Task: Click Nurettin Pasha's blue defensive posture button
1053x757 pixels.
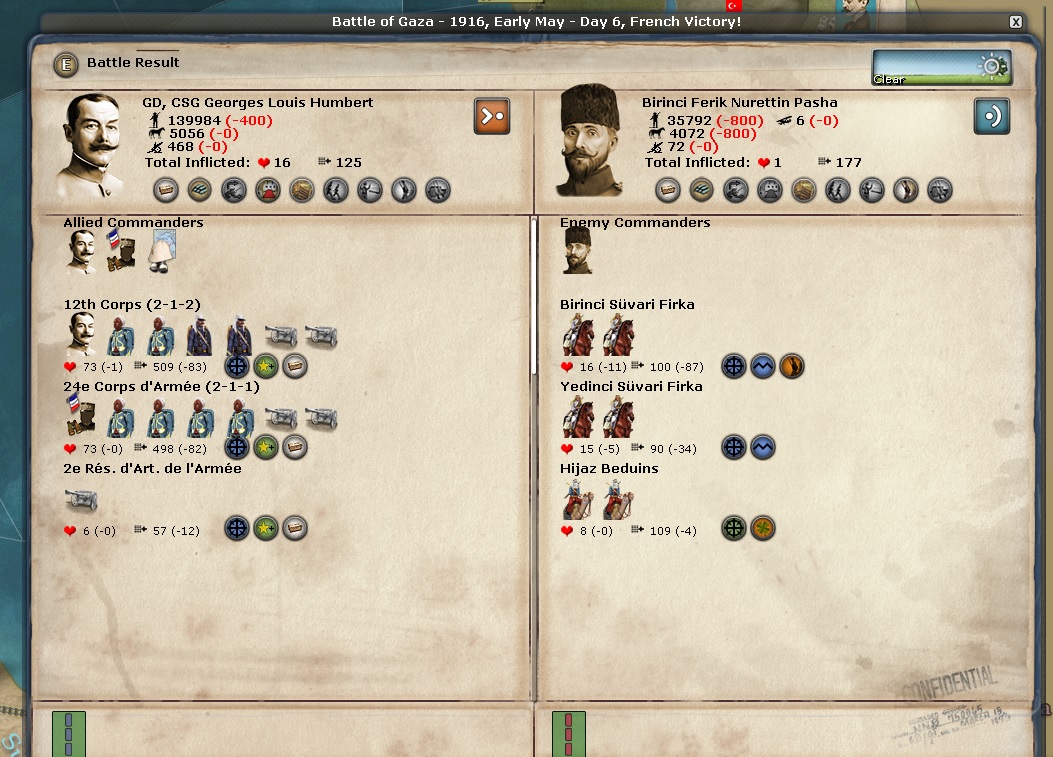Action: coord(991,116)
